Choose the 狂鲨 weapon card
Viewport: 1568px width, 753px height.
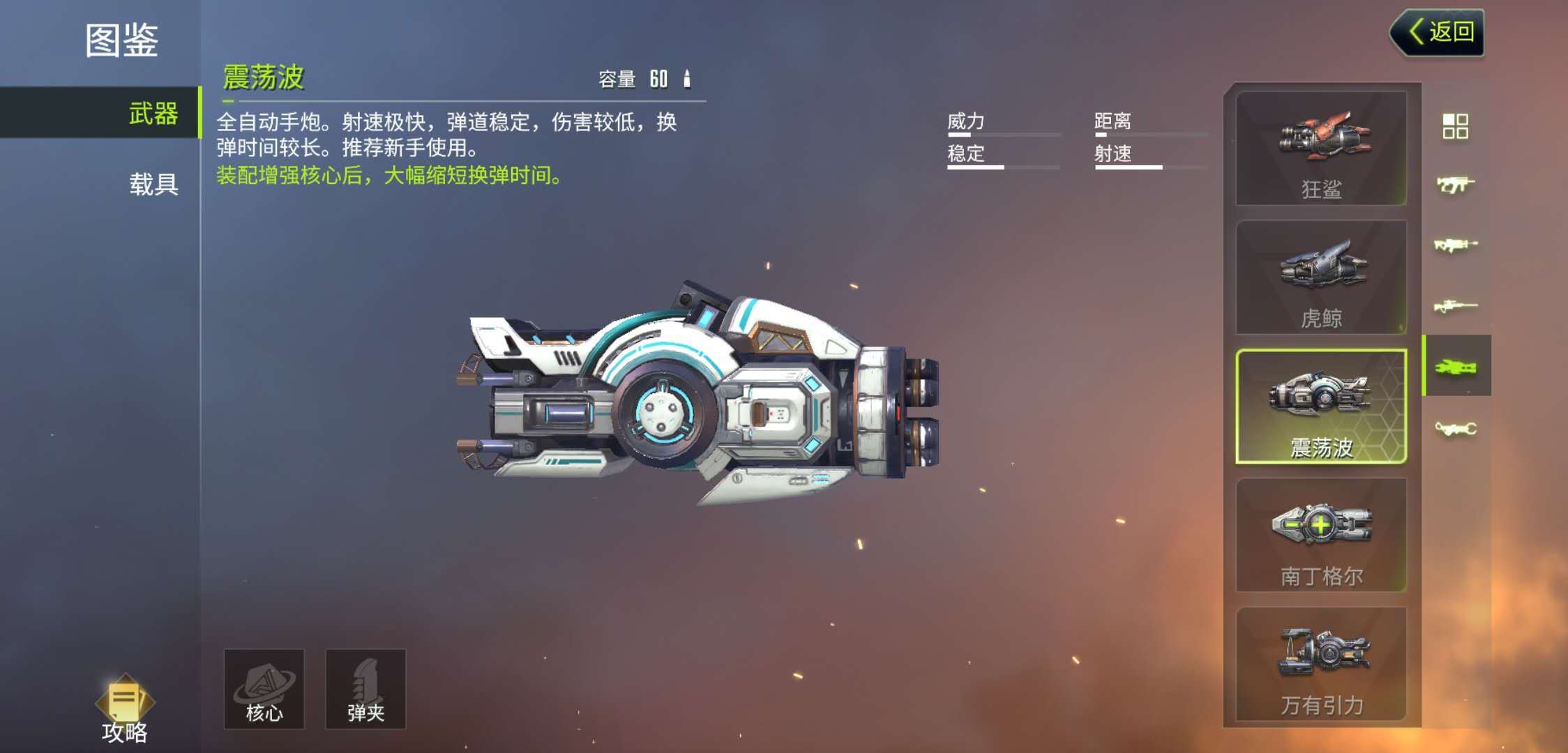tap(1321, 148)
